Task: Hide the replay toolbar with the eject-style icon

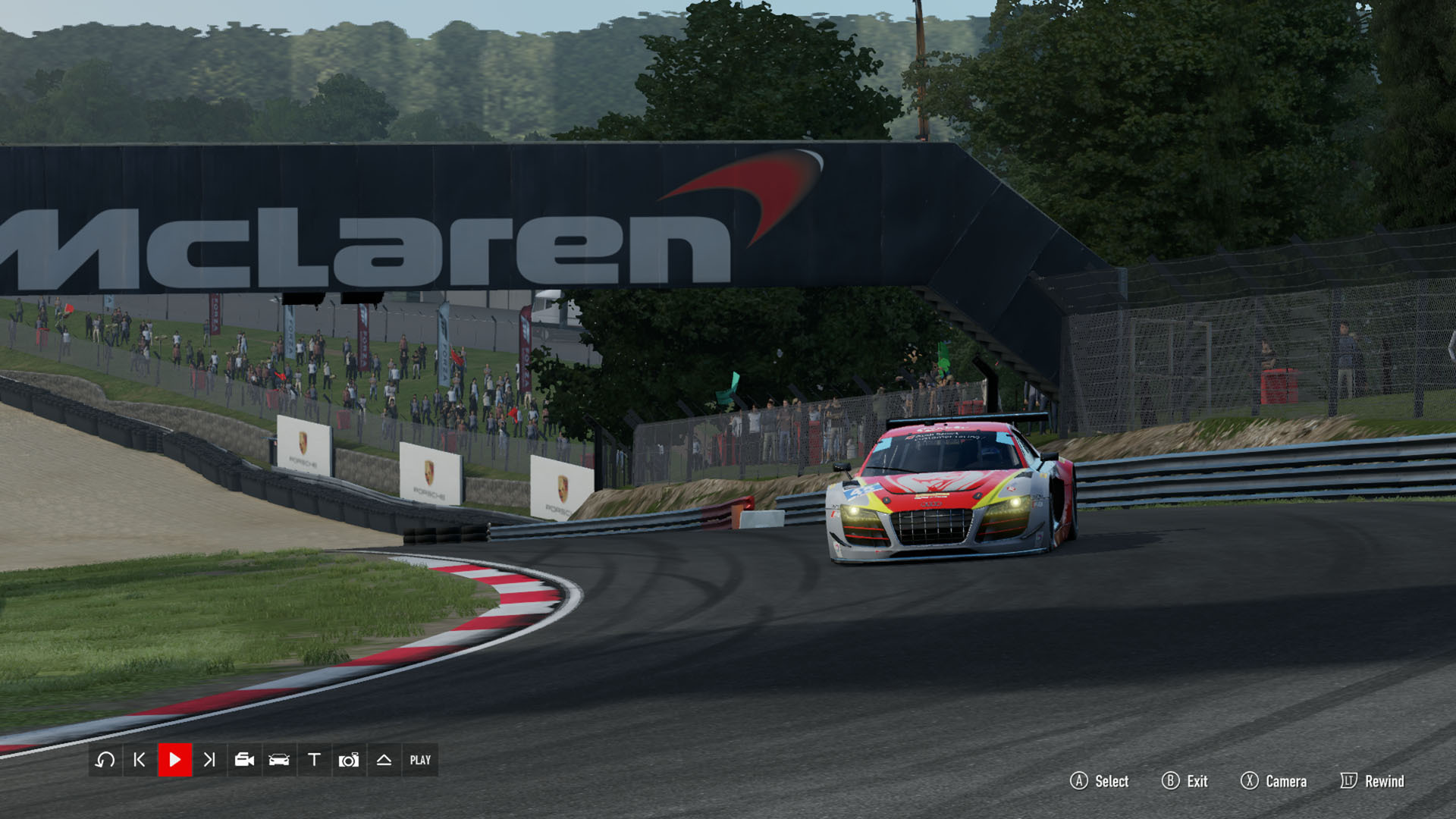Action: (x=384, y=760)
